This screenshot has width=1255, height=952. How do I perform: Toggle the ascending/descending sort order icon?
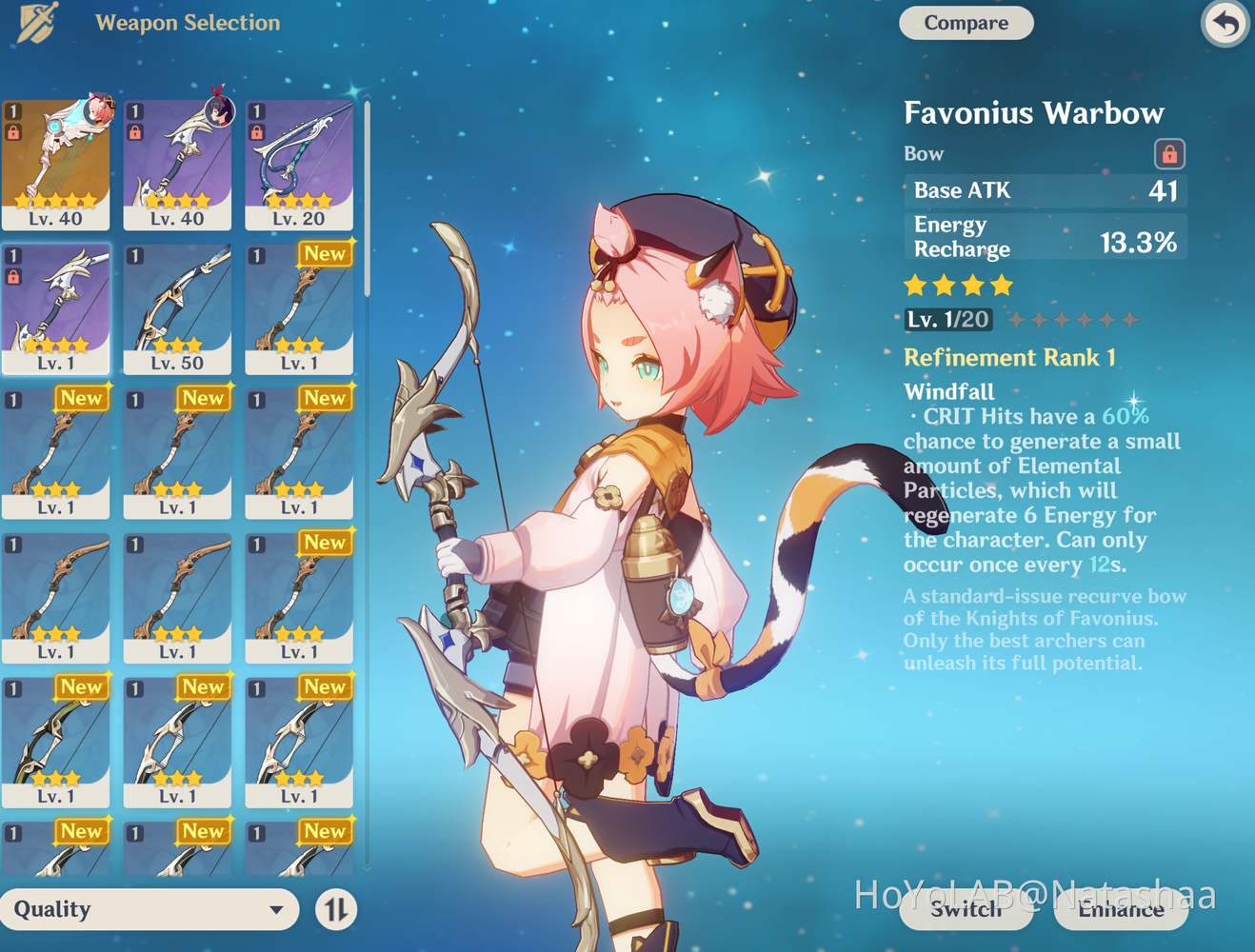[x=335, y=910]
